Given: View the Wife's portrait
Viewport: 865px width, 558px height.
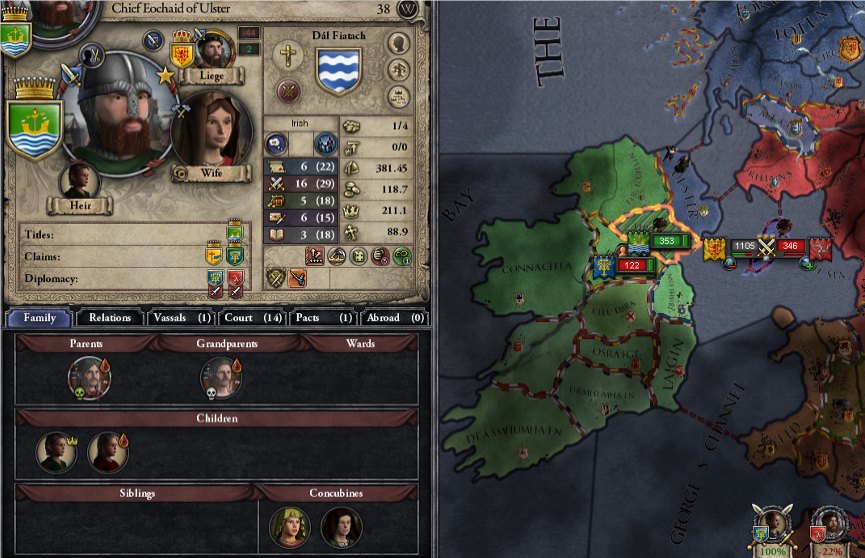Looking at the screenshot, I should 211,128.
